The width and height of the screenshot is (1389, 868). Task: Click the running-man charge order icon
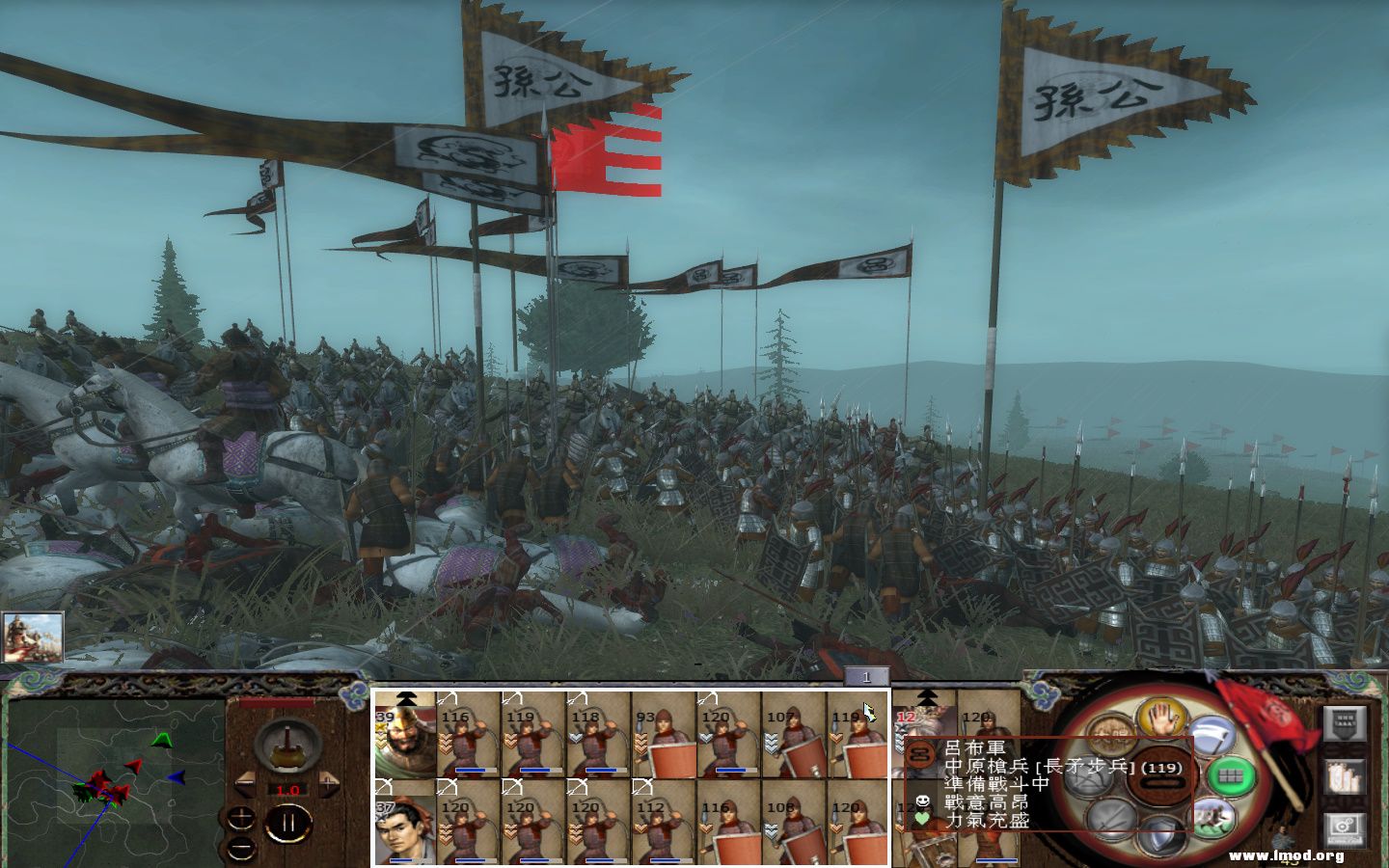pos(1214,817)
